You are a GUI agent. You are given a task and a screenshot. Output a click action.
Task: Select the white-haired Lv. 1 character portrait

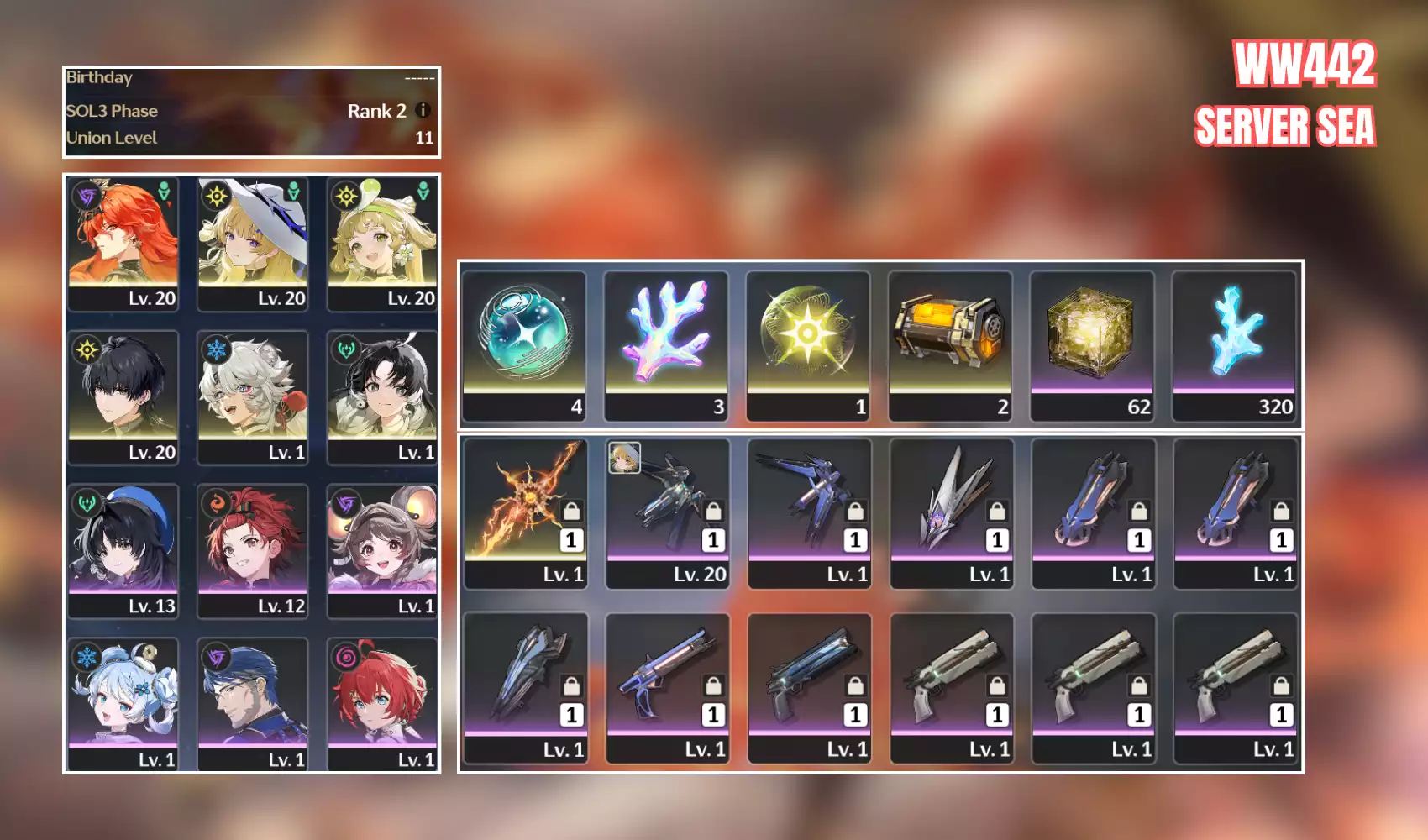(252, 396)
